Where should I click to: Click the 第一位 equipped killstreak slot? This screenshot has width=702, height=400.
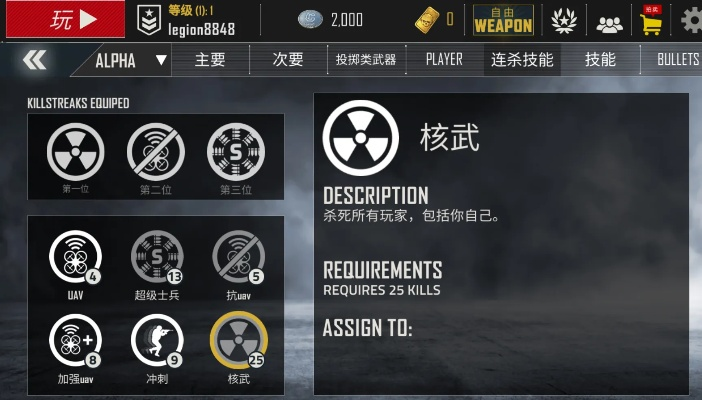[x=75, y=151]
